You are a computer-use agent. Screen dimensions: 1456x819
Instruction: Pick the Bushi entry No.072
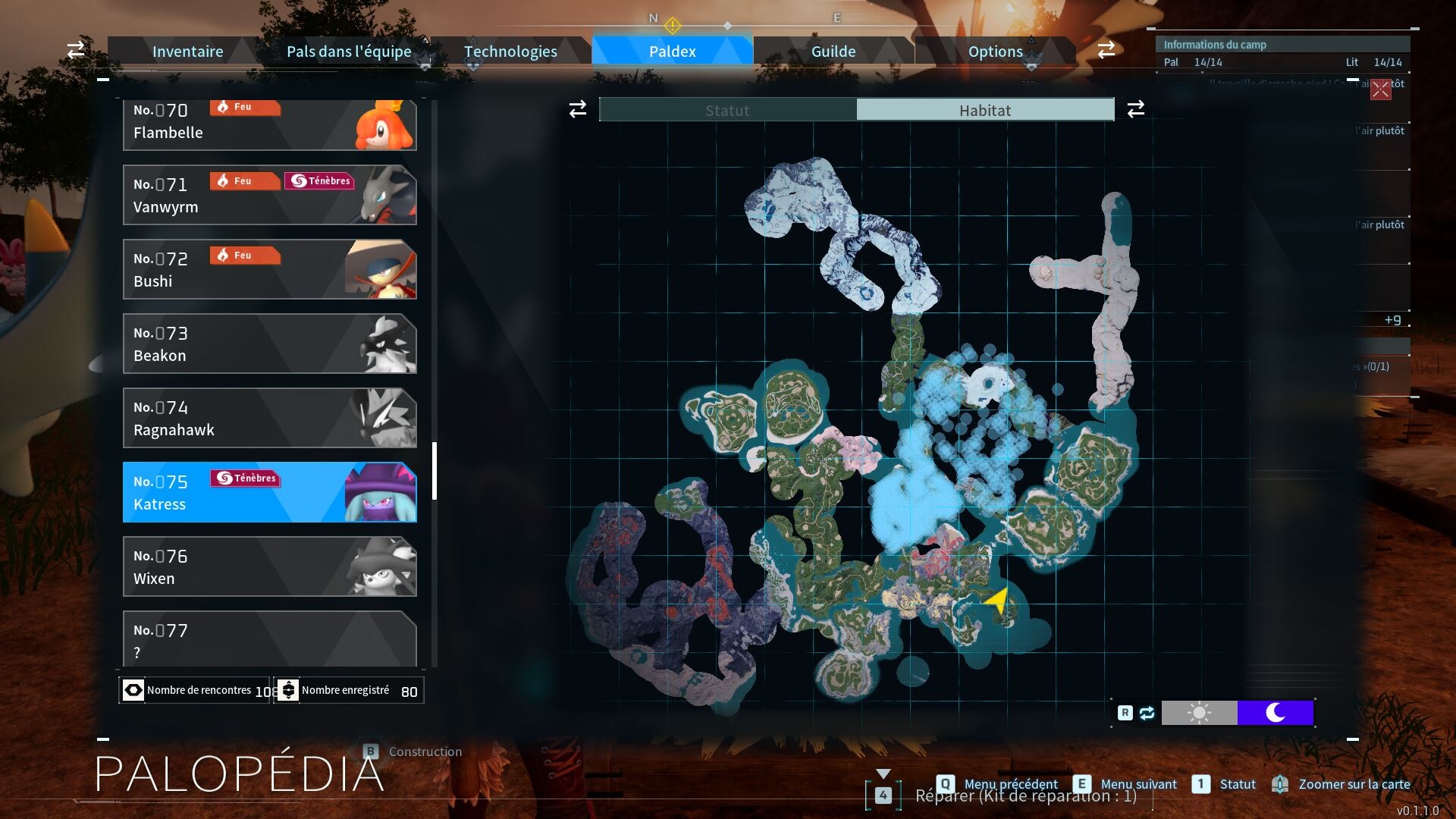[269, 269]
